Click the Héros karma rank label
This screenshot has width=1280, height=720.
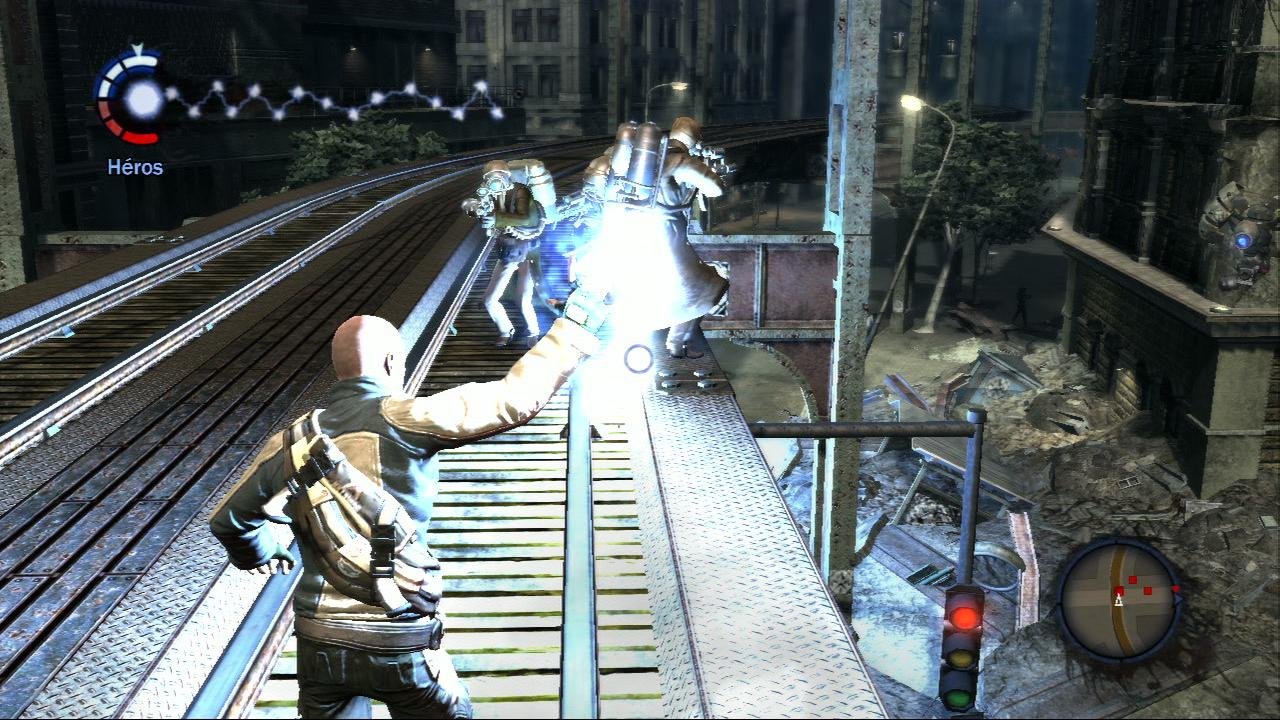click(135, 167)
